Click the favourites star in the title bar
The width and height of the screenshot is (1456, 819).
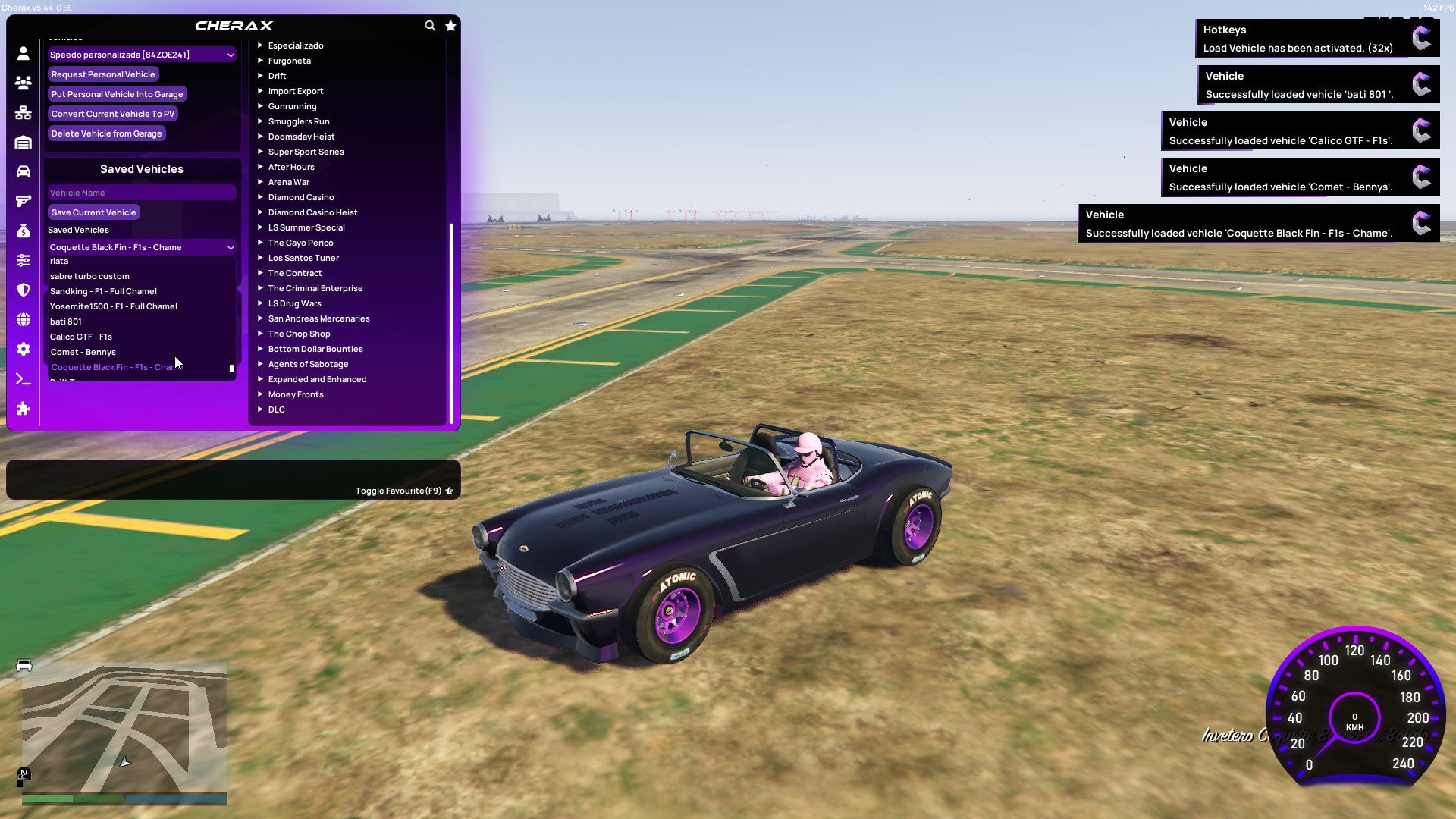[450, 25]
